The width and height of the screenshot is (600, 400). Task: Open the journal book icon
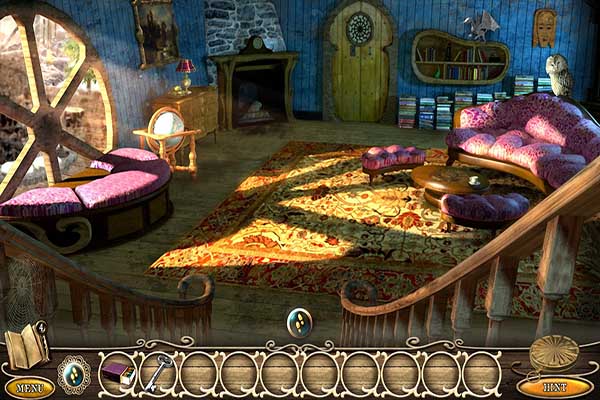pyautogui.click(x=25, y=346)
